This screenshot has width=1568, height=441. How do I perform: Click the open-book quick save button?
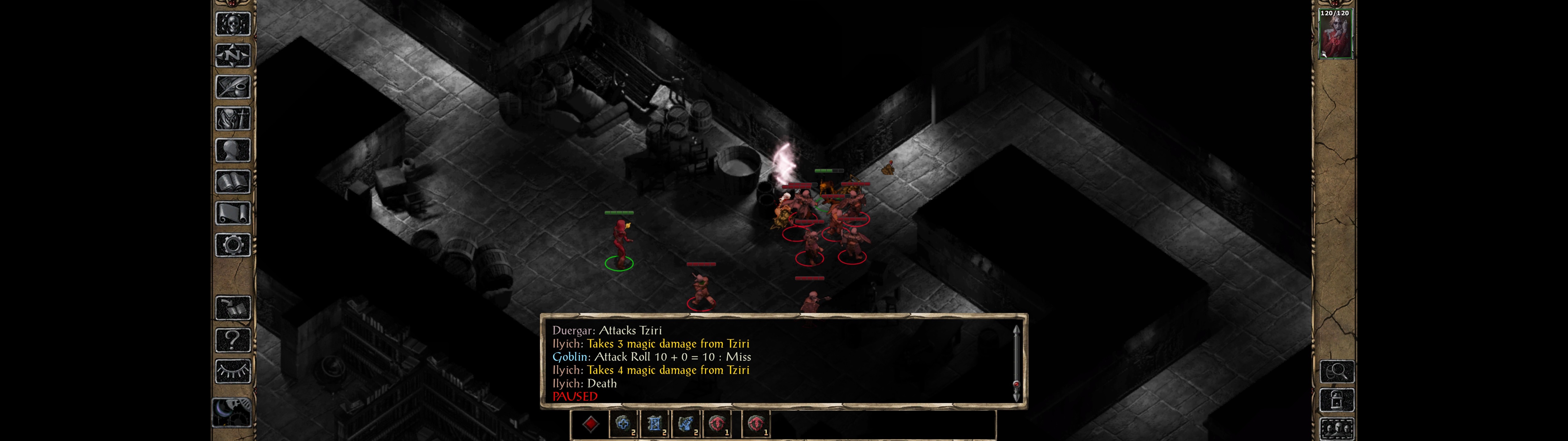(x=232, y=308)
